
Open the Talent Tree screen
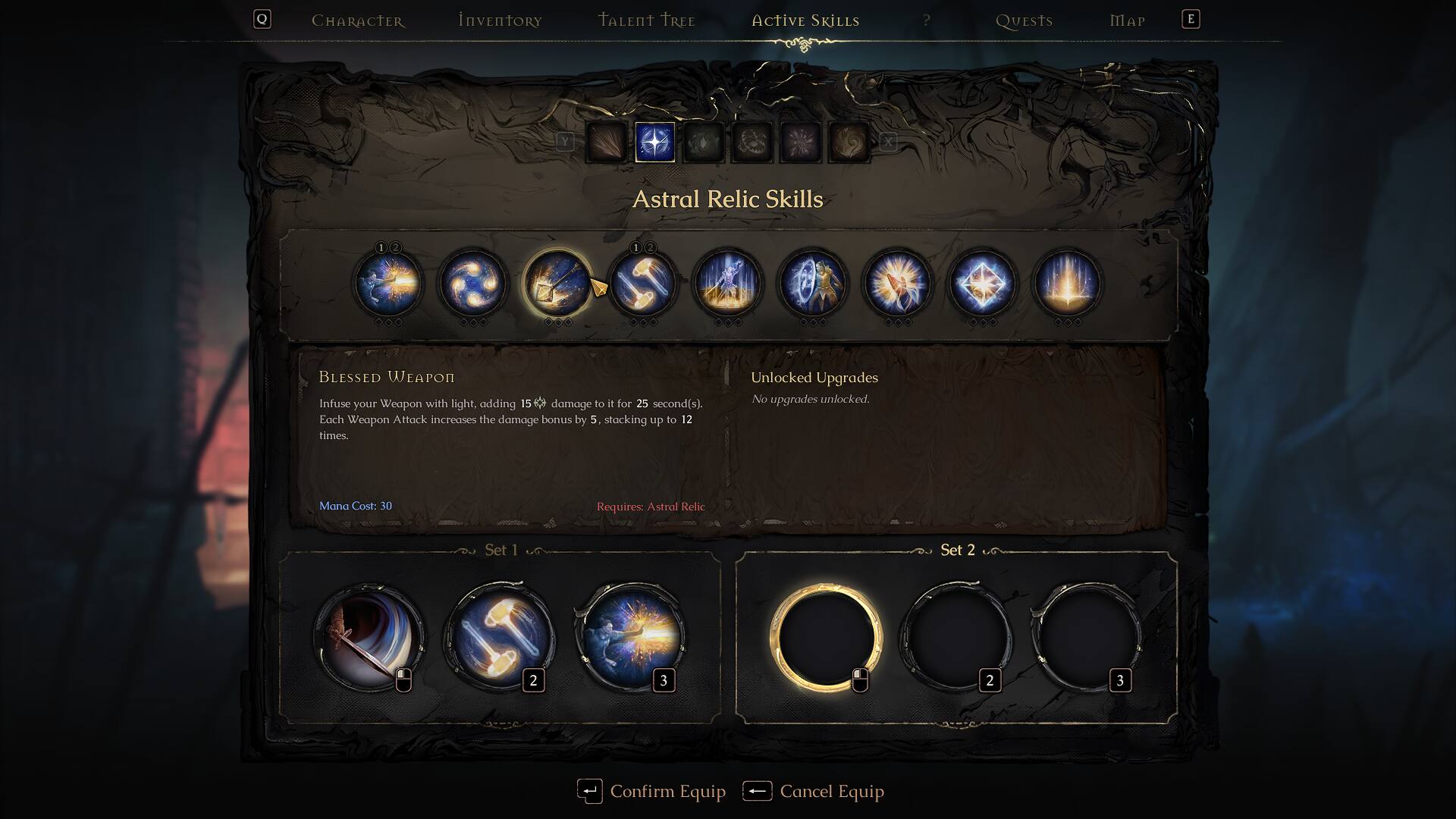point(646,20)
